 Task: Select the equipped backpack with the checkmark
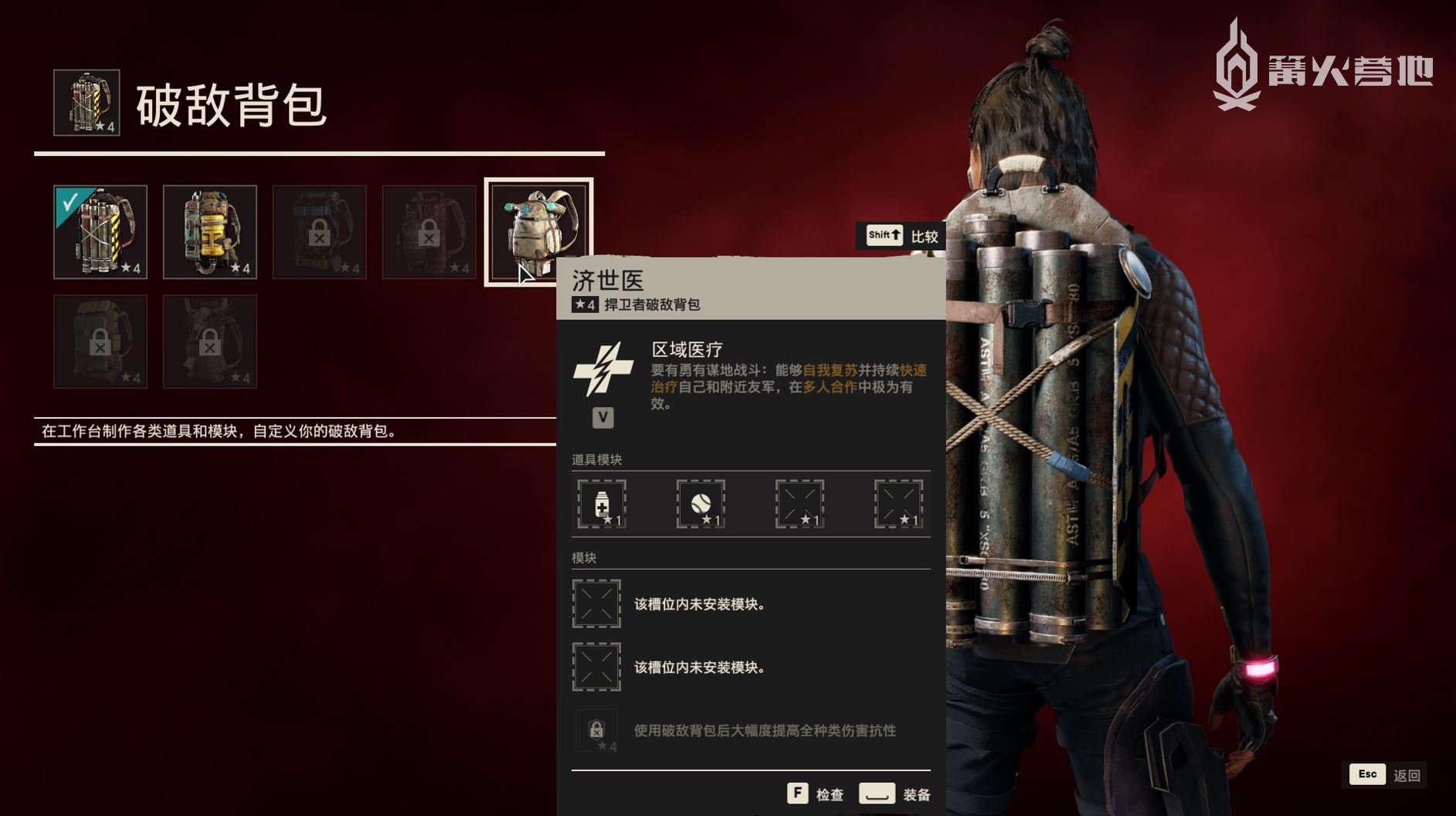pyautogui.click(x=100, y=232)
